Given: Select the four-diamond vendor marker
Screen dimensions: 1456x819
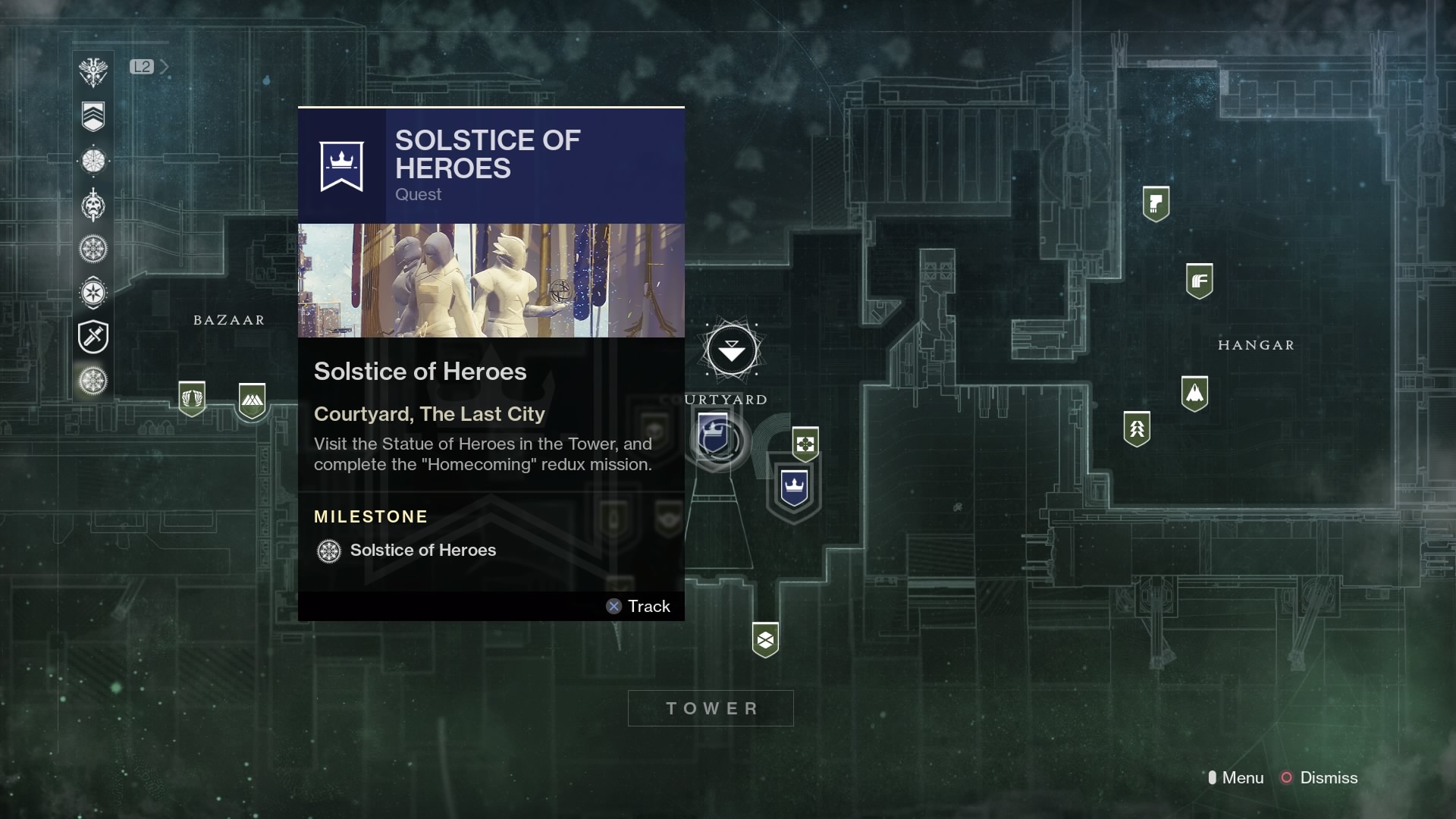Looking at the screenshot, I should (x=805, y=444).
